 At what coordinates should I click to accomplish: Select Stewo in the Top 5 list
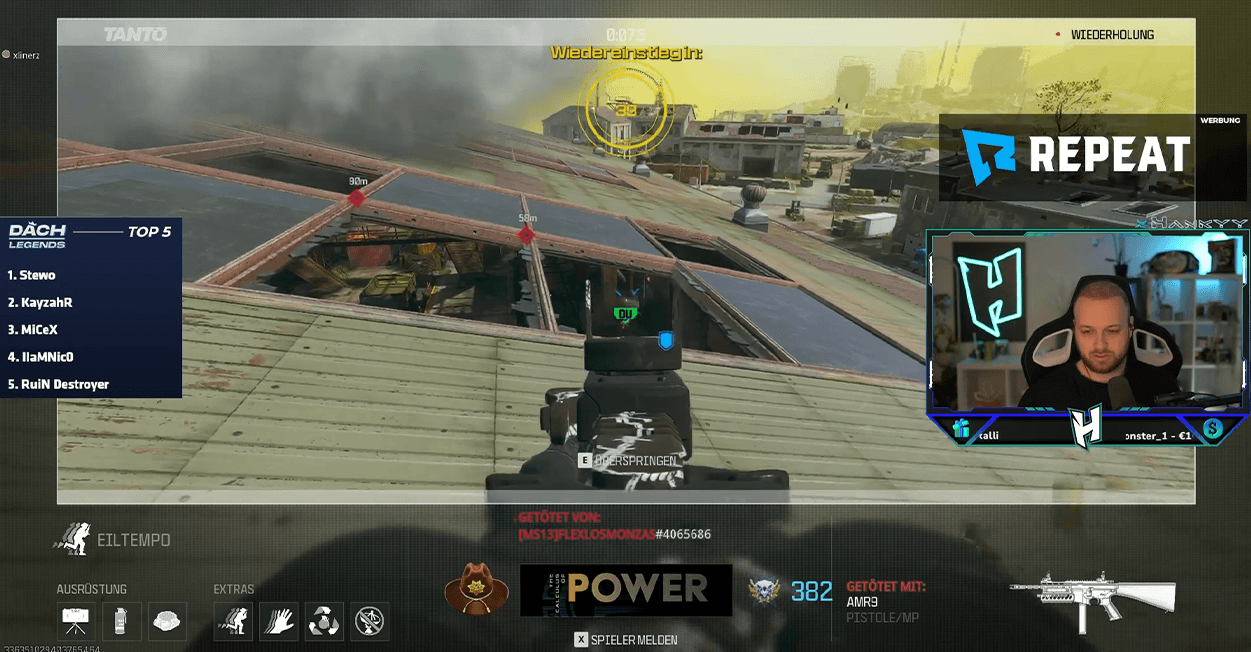(37, 275)
